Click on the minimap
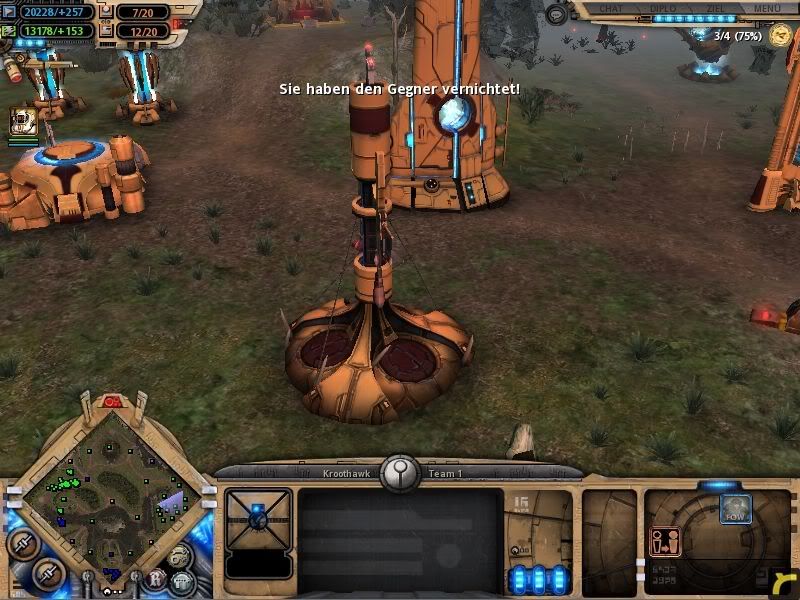This screenshot has height=600, width=800. tap(110, 490)
